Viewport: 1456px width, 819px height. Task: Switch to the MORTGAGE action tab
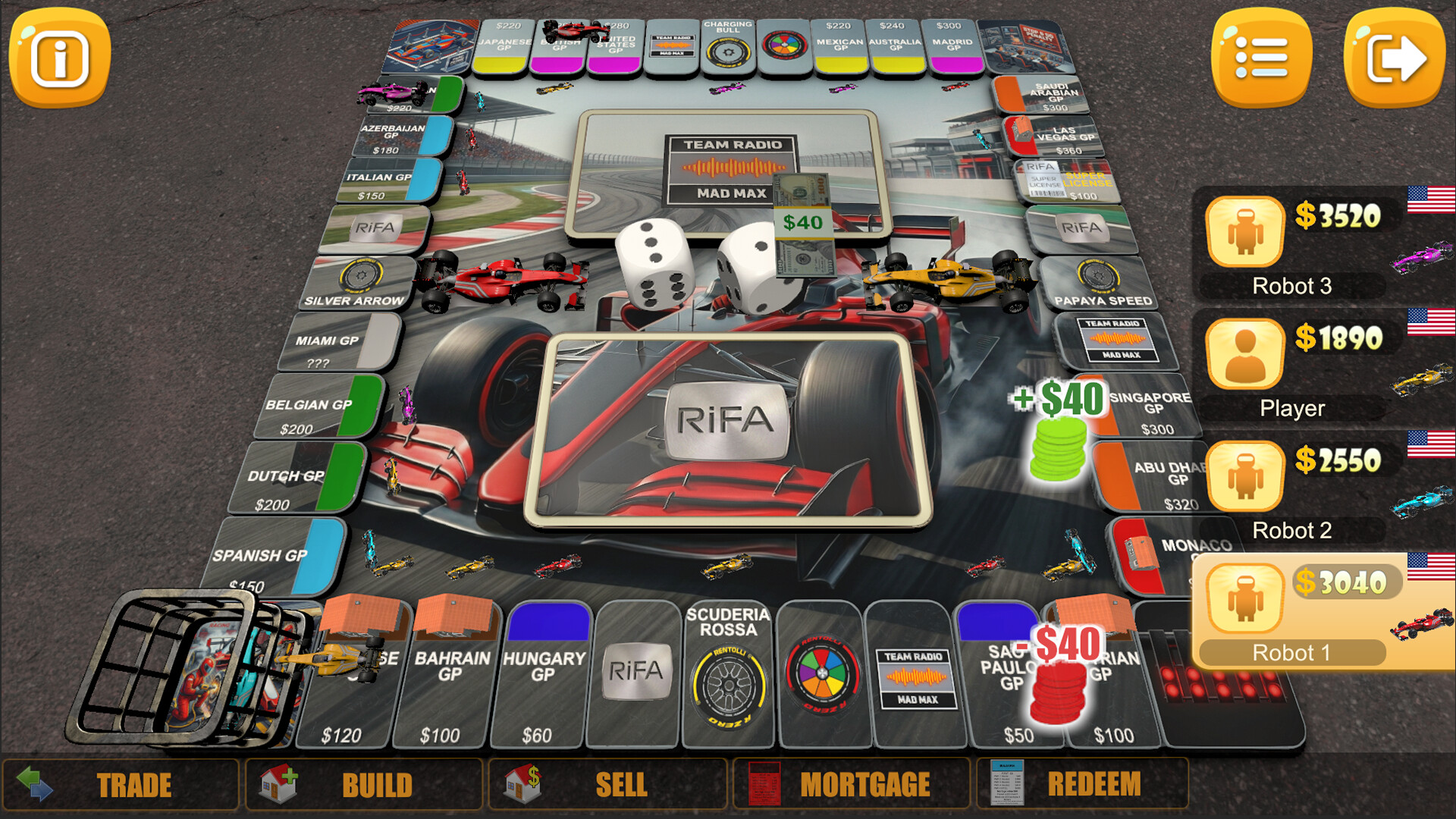point(867,784)
